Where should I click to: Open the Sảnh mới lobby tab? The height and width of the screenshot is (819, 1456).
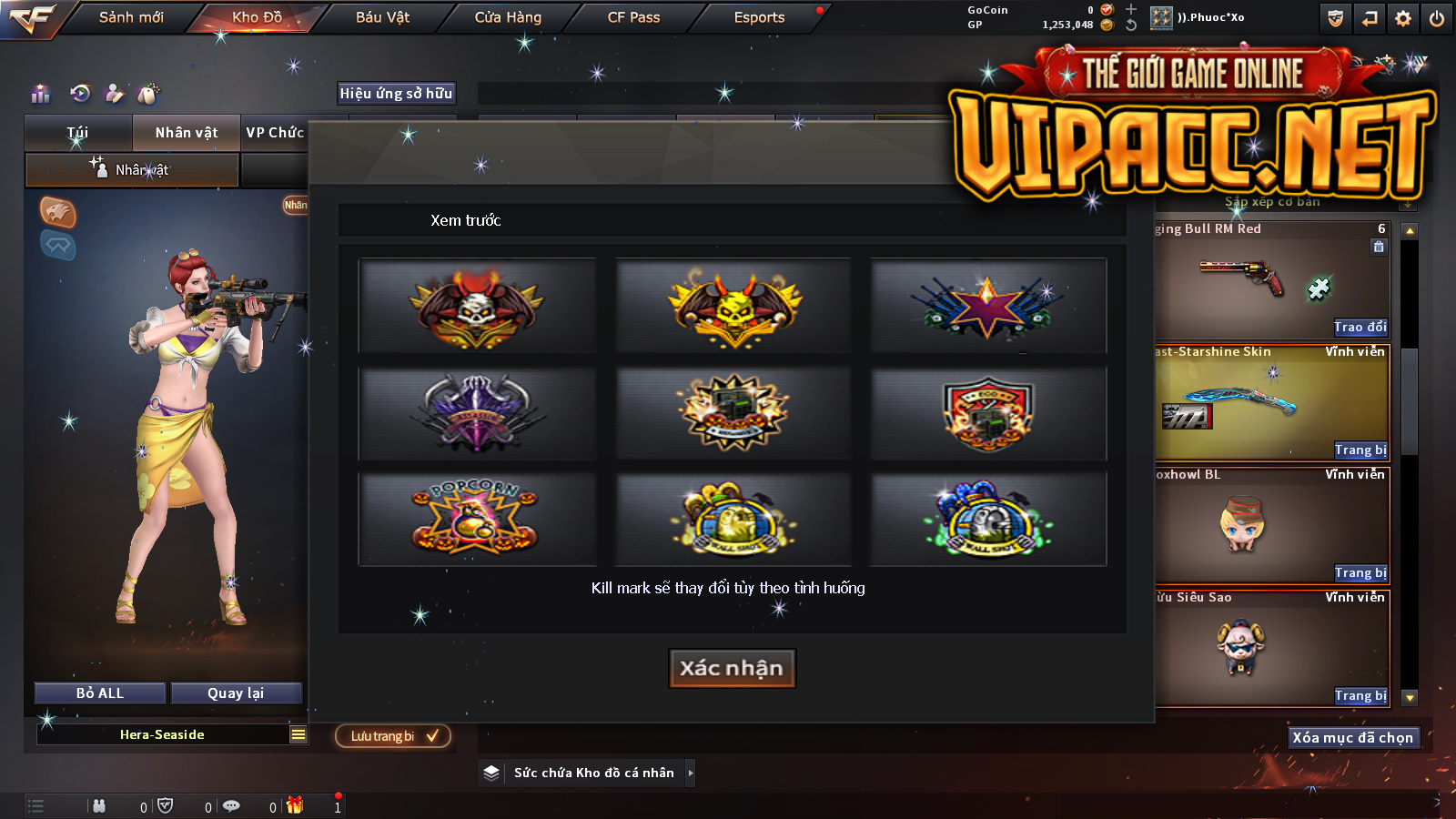click(x=131, y=17)
